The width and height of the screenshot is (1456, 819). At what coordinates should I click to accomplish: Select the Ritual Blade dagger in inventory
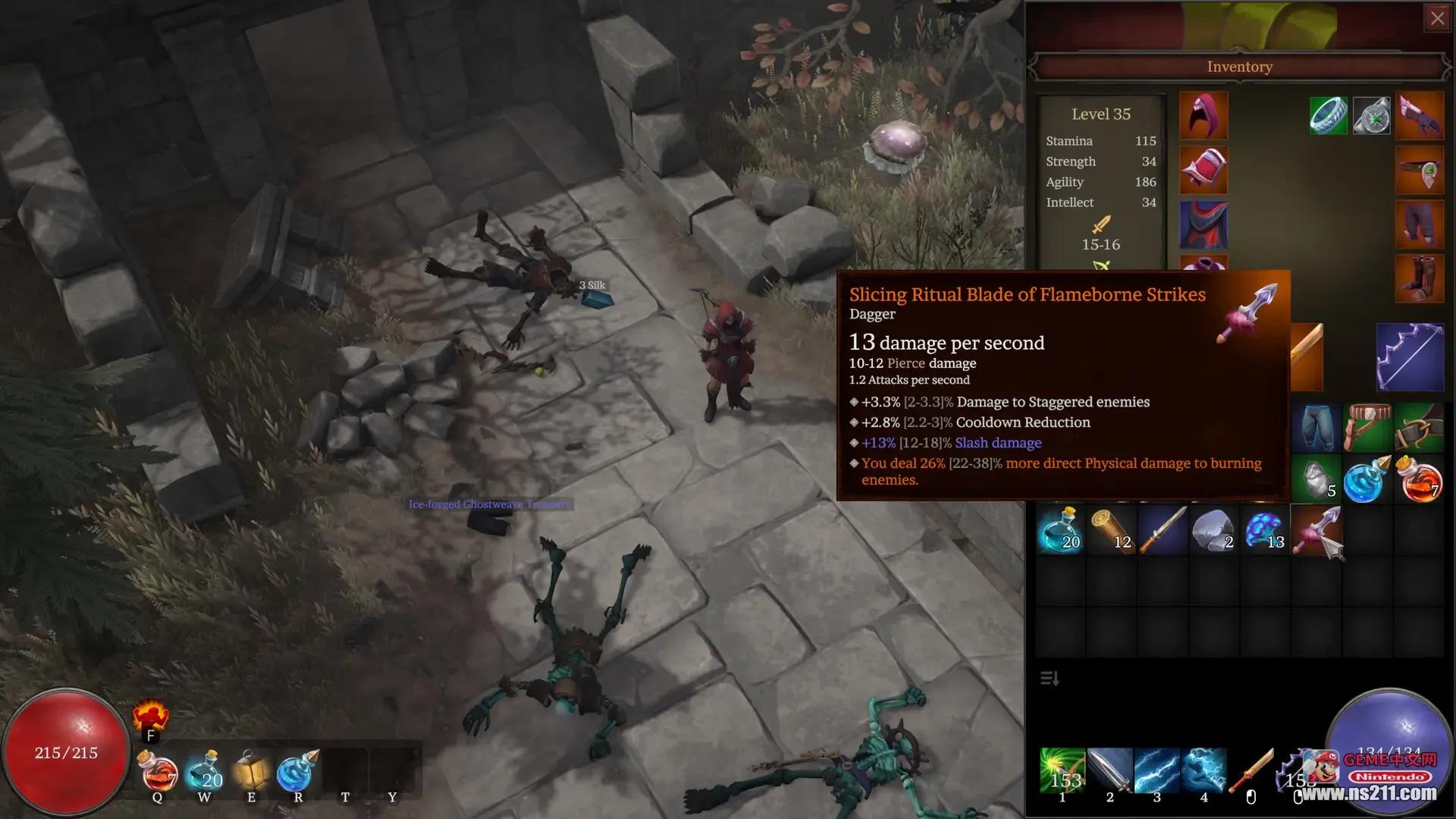(x=1317, y=531)
